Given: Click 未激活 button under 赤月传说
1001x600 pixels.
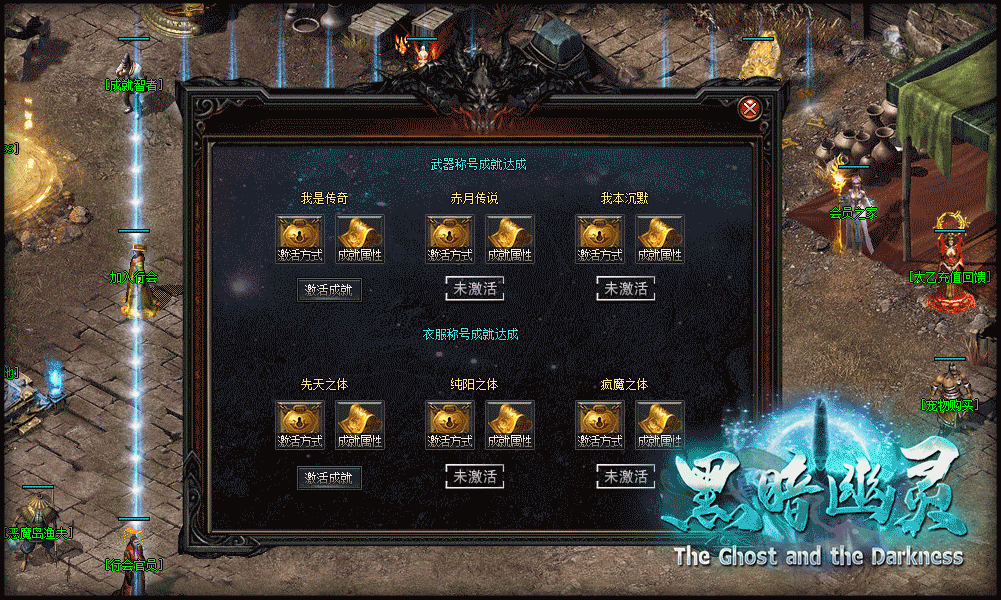Looking at the screenshot, I should 475,289.
